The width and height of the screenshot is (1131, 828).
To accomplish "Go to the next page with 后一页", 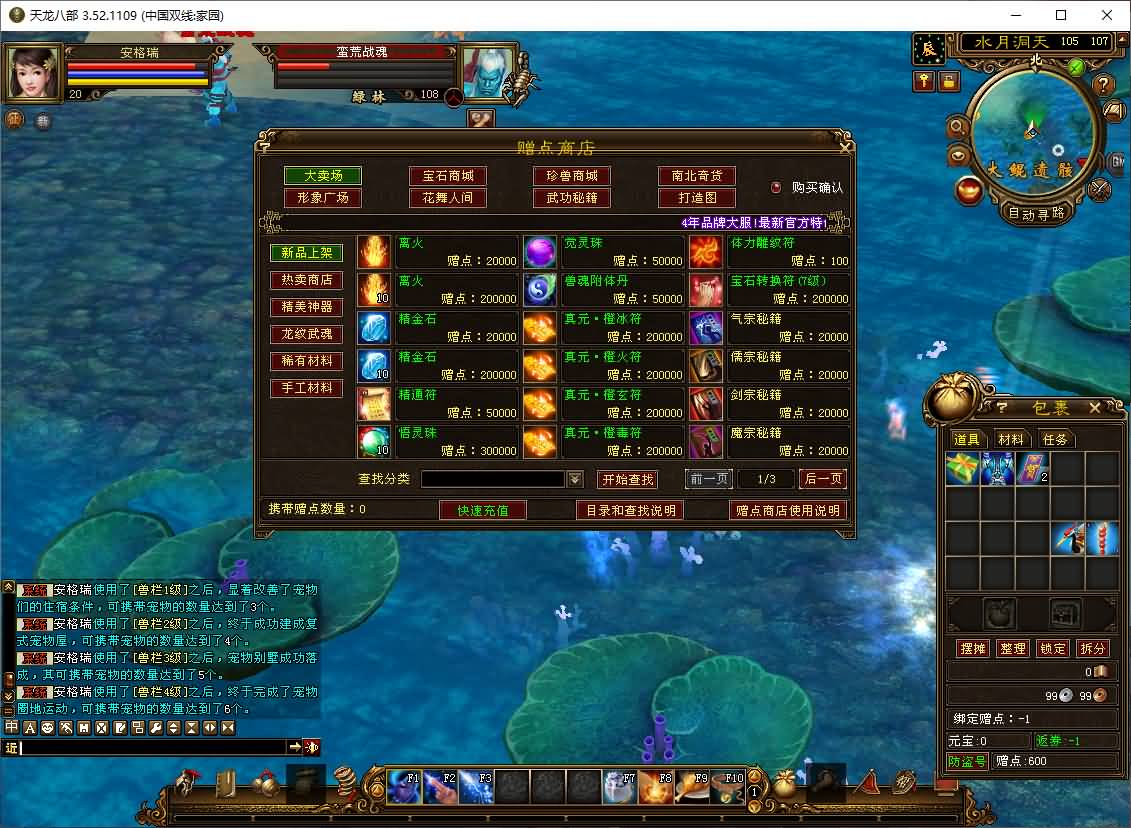I will coord(822,479).
